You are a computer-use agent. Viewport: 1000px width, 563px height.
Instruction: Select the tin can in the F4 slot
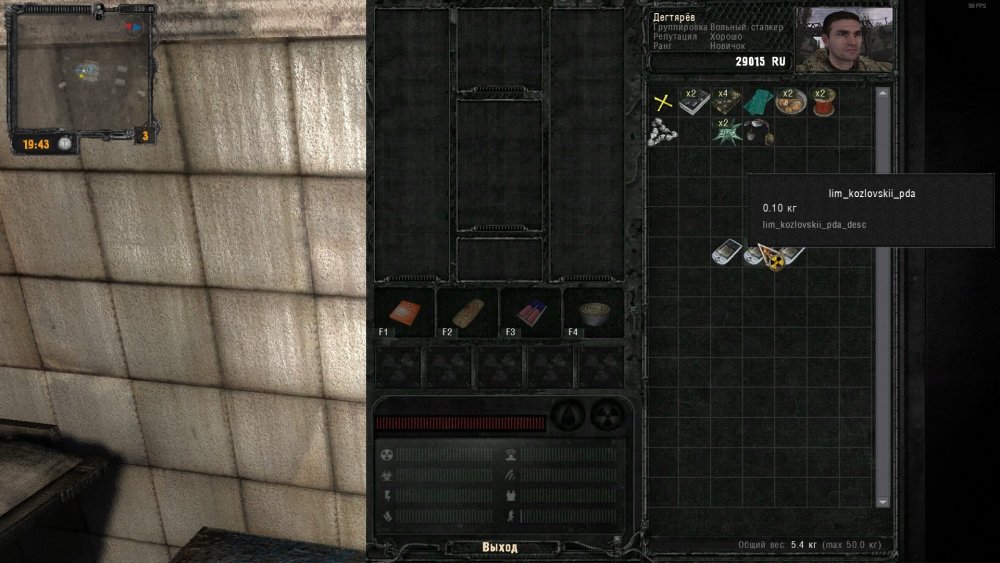click(593, 313)
